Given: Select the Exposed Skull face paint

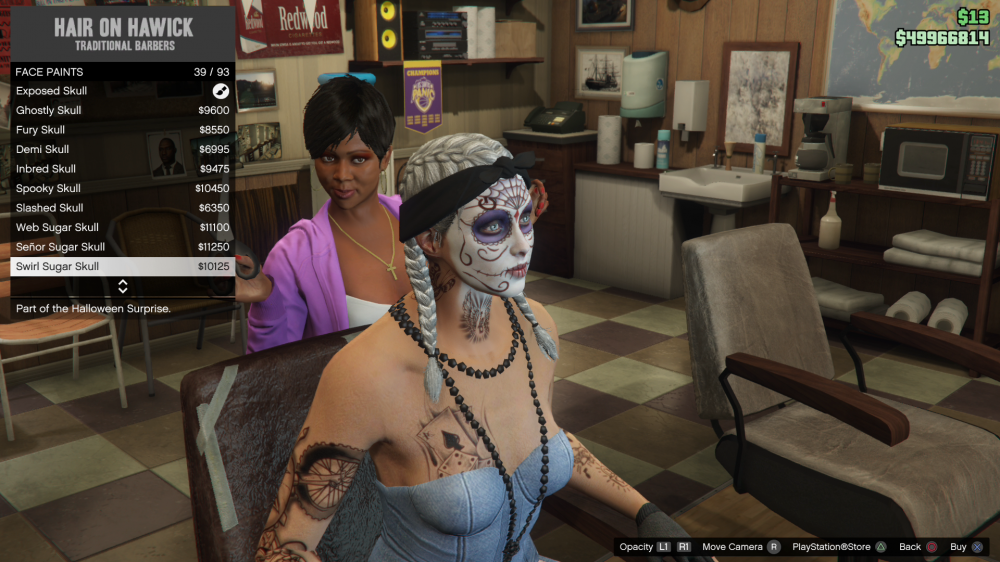Looking at the screenshot, I should (122, 91).
